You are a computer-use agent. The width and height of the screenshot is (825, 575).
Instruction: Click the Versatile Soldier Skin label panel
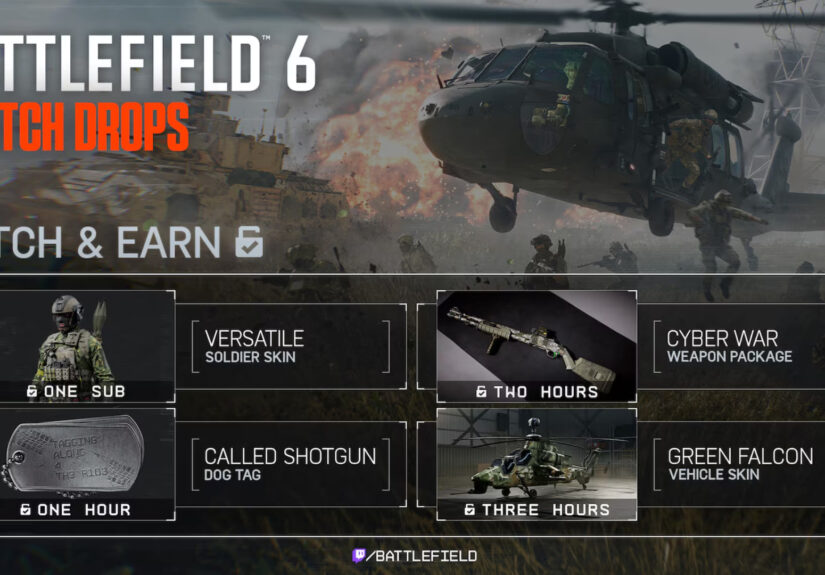[290, 346]
